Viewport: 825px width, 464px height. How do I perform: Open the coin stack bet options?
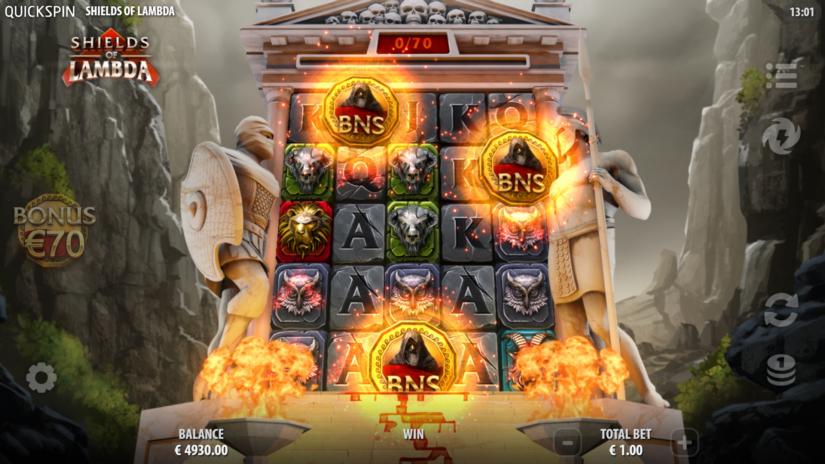781,370
